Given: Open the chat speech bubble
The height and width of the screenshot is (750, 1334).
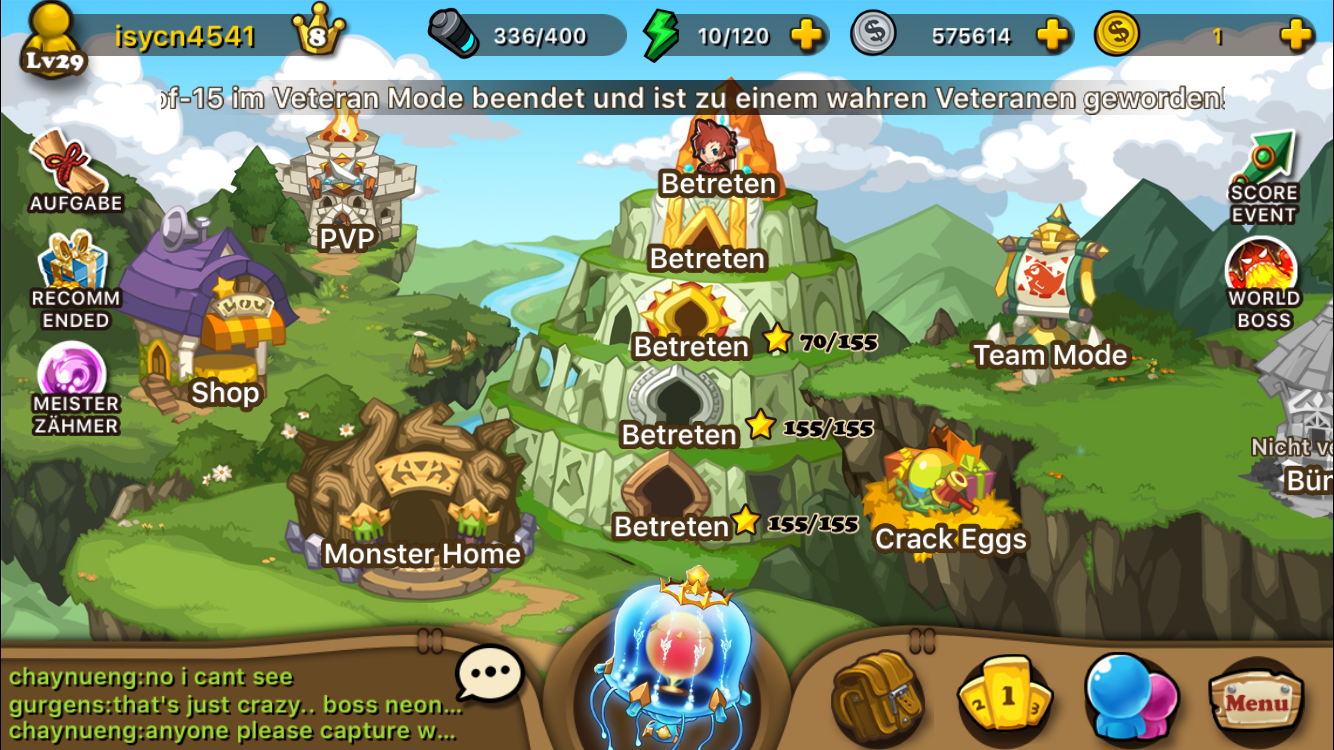Looking at the screenshot, I should pyautogui.click(x=490, y=674).
